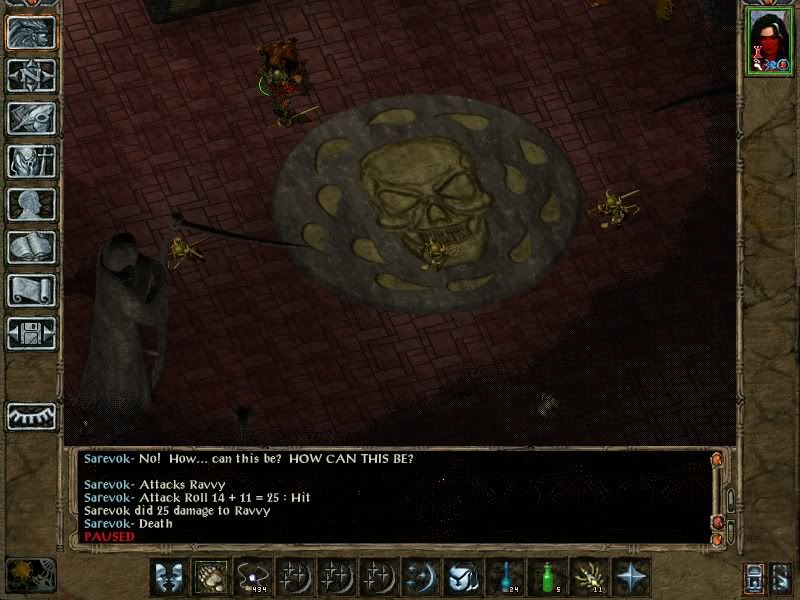This screenshot has width=800, height=600.
Task: Return to the game view button
Action: pos(31,32)
